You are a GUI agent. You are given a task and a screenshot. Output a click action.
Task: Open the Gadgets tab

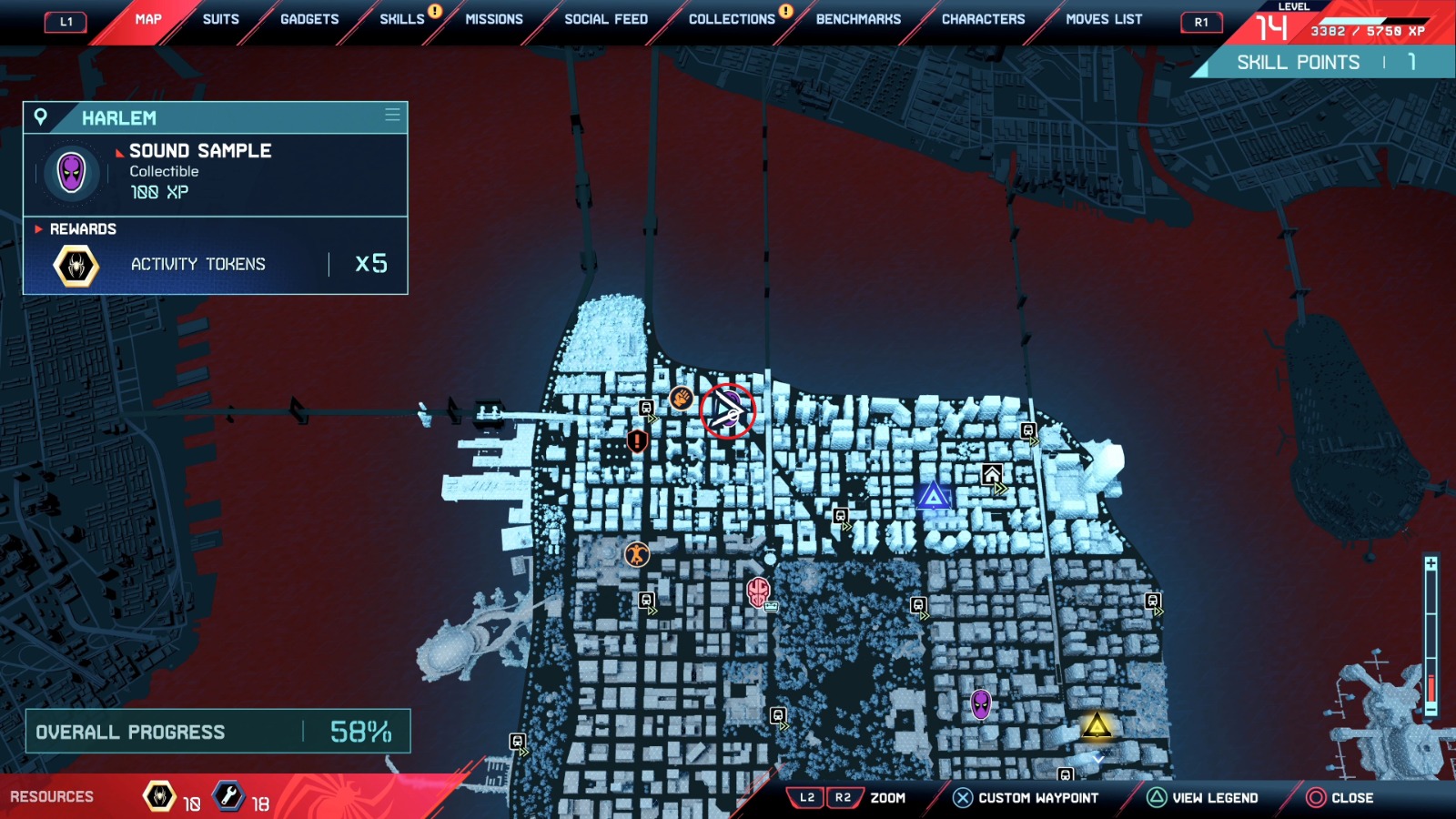(309, 19)
